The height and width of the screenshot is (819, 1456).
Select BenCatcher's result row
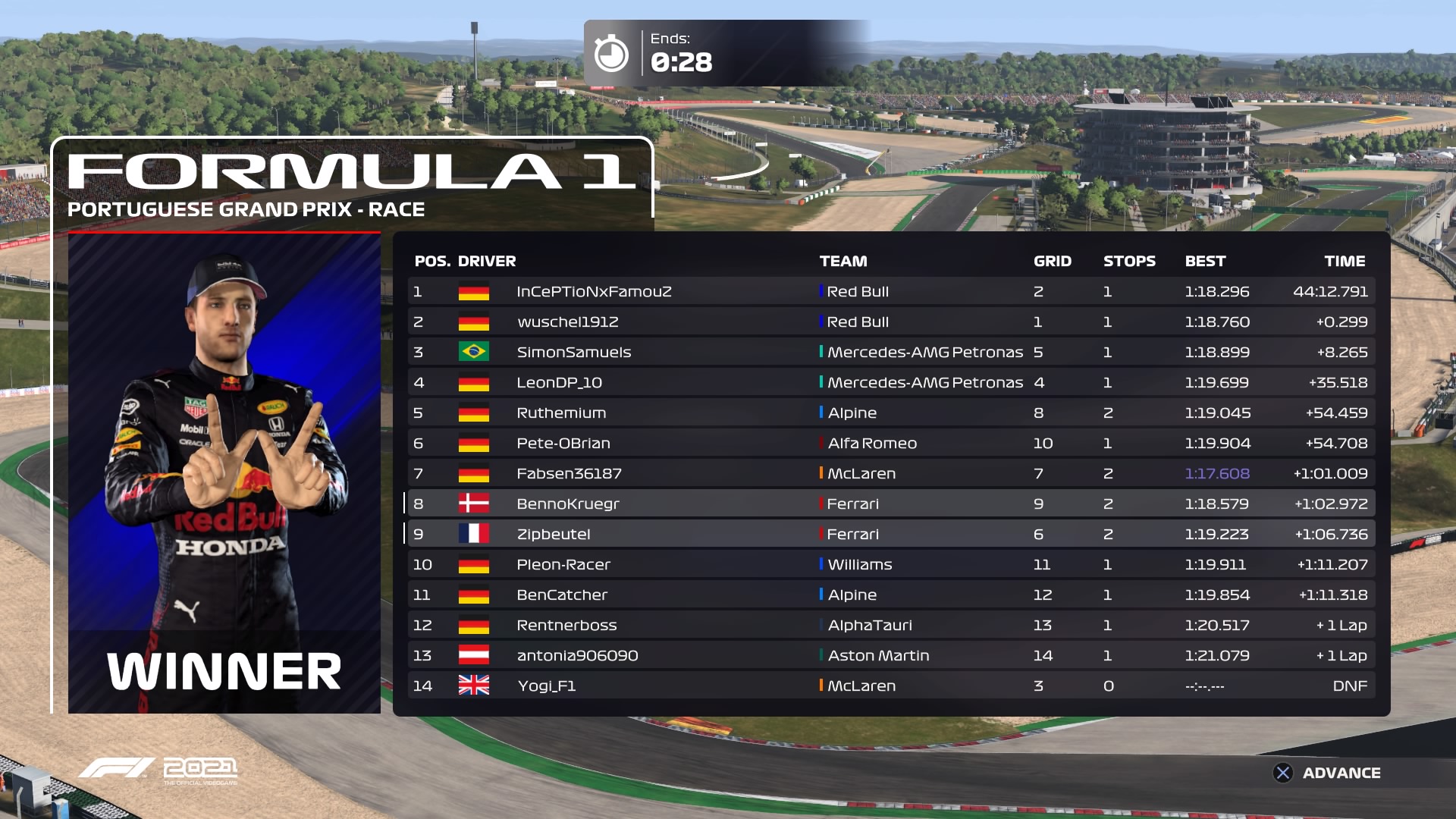(891, 595)
